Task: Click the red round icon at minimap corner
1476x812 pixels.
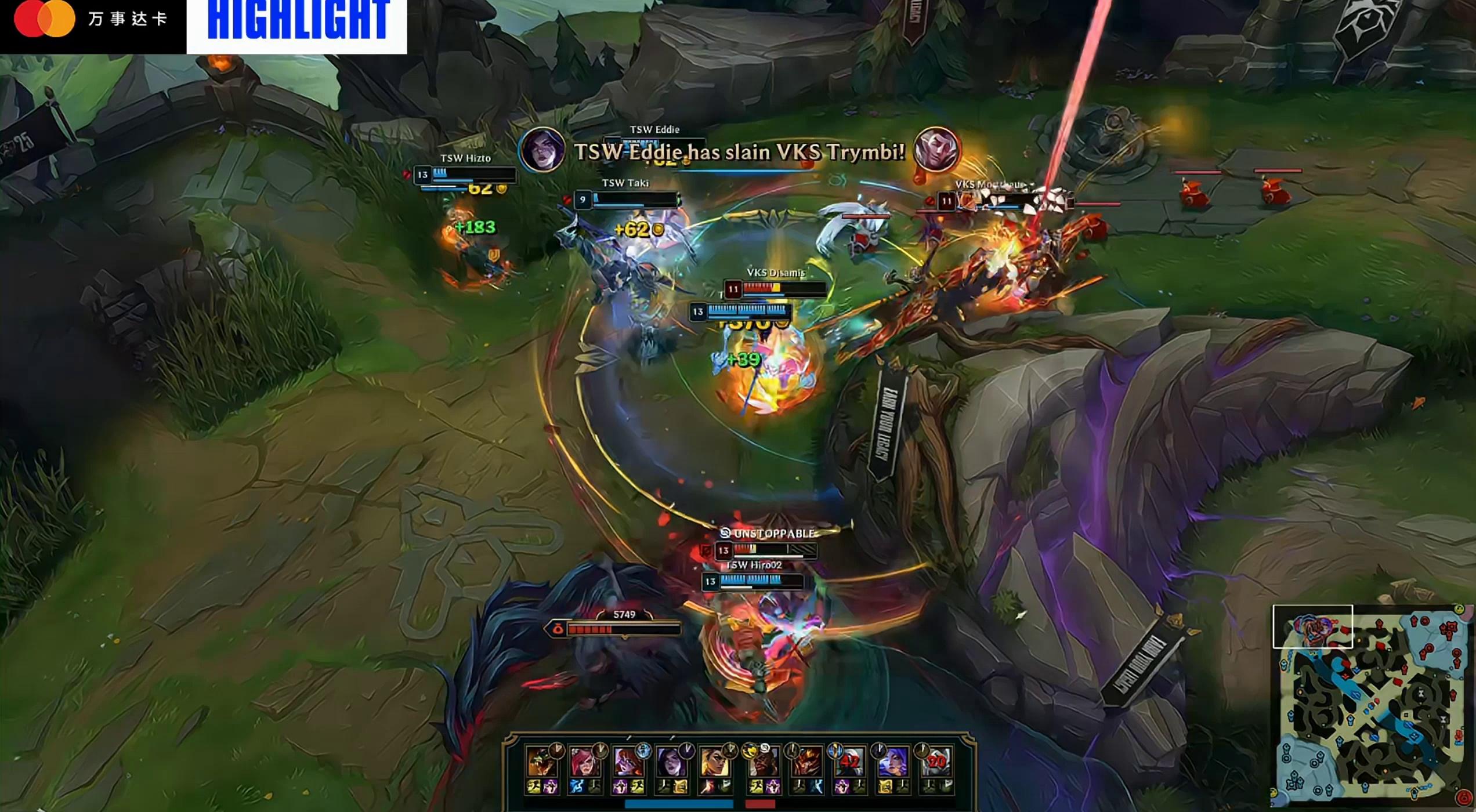Action: click(1464, 800)
